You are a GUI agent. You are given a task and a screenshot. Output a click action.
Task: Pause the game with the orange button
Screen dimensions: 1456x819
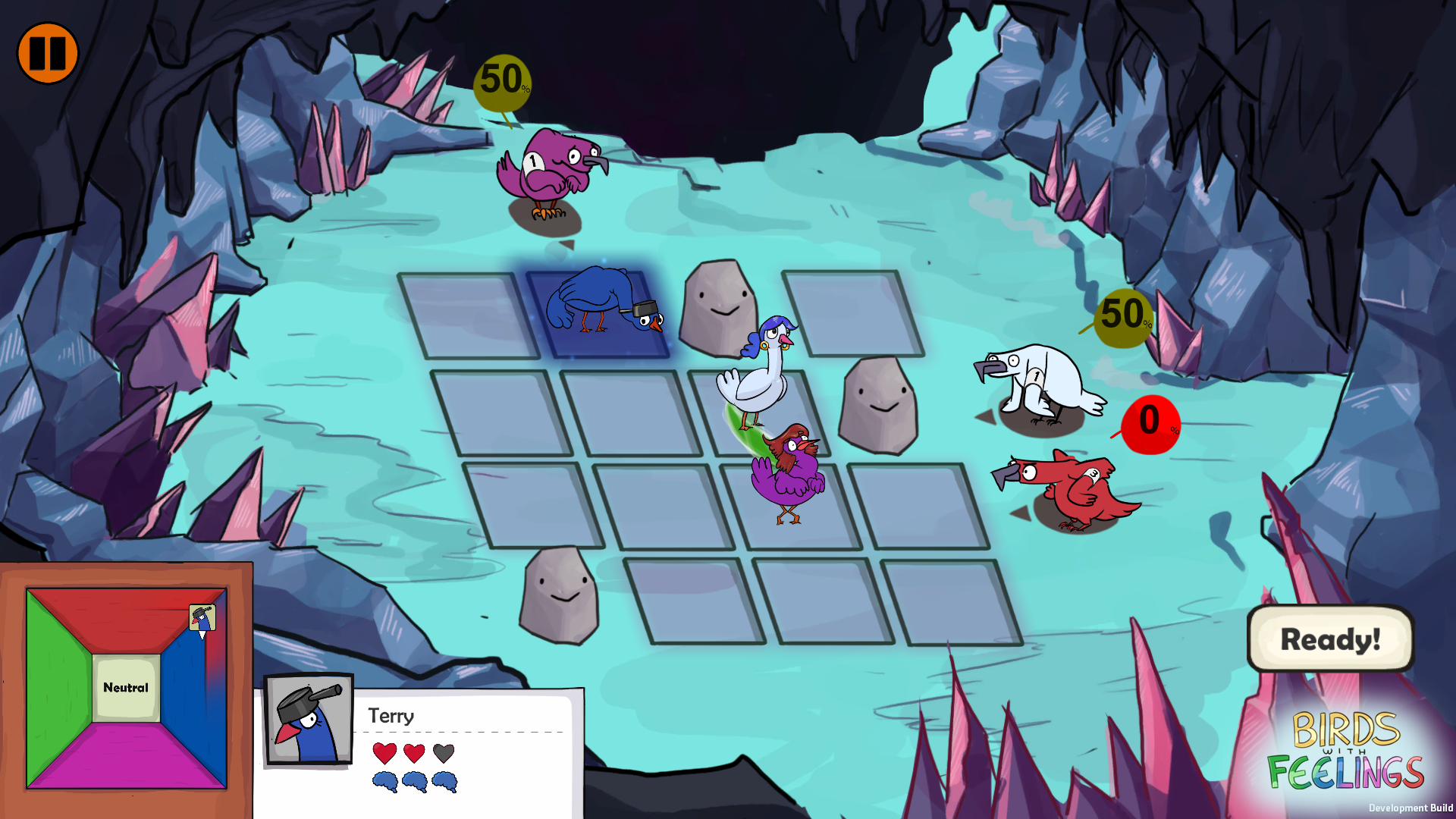point(48,53)
